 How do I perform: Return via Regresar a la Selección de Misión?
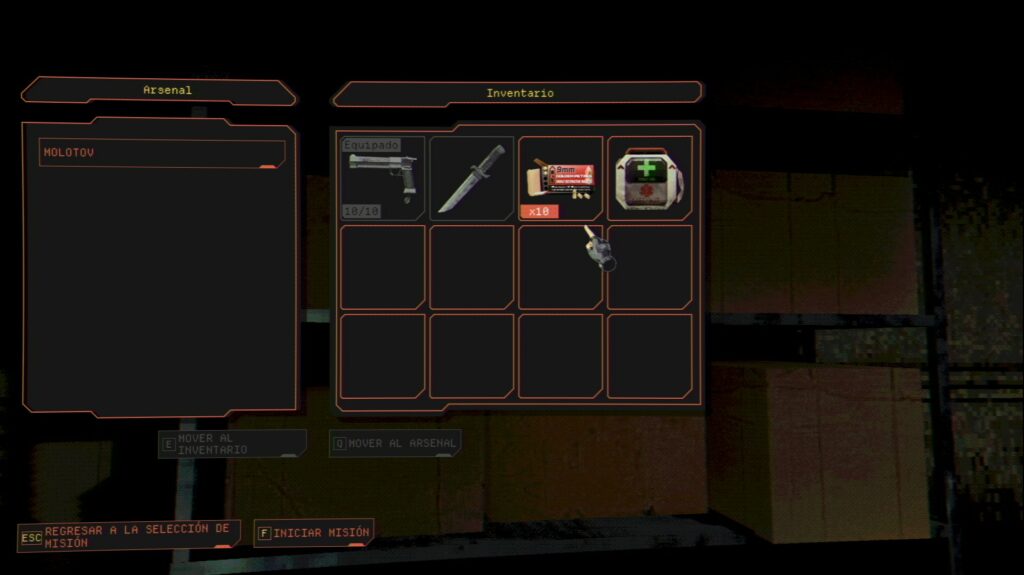(x=129, y=535)
